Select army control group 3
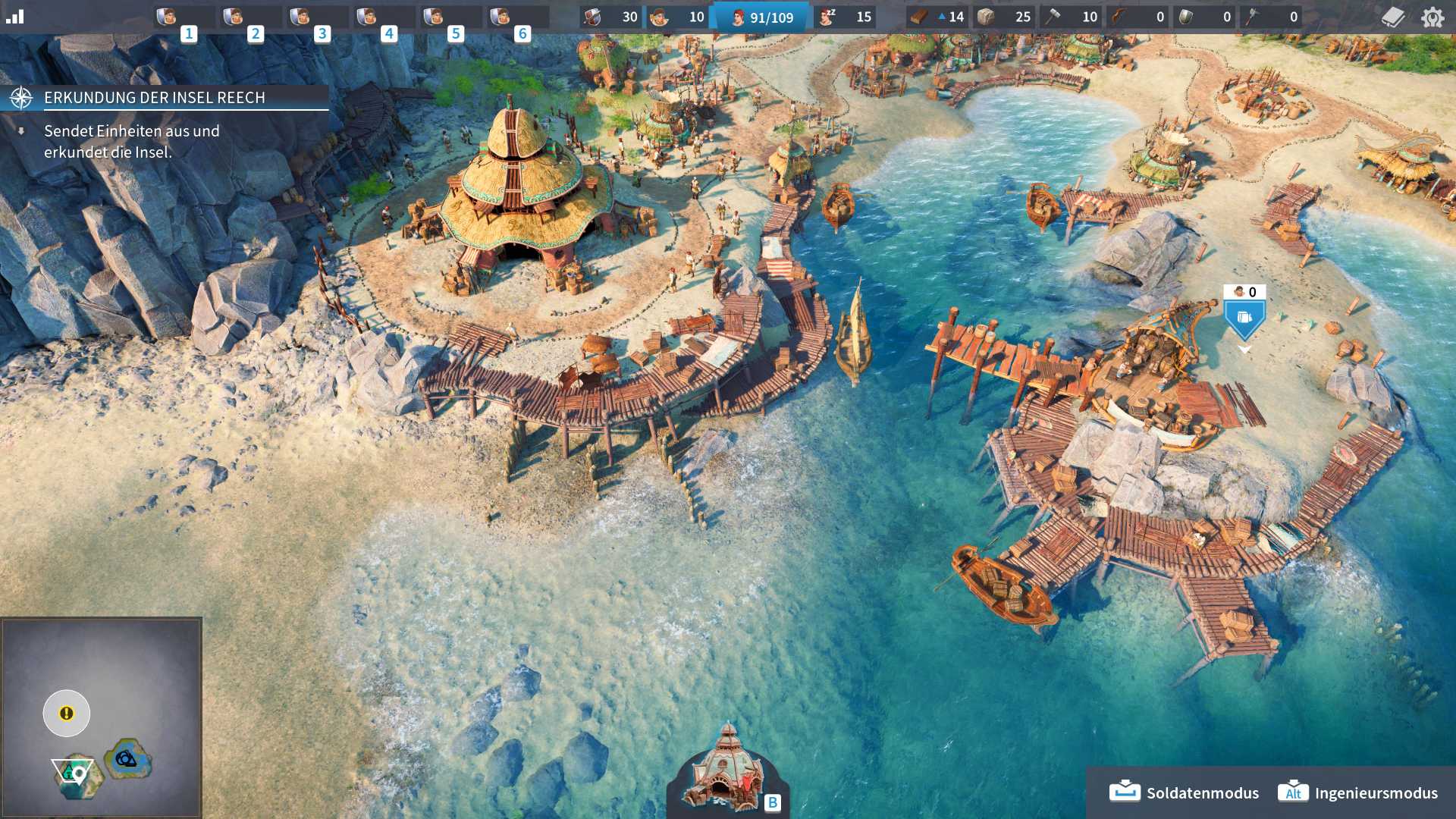The width and height of the screenshot is (1456, 819). 317,17
